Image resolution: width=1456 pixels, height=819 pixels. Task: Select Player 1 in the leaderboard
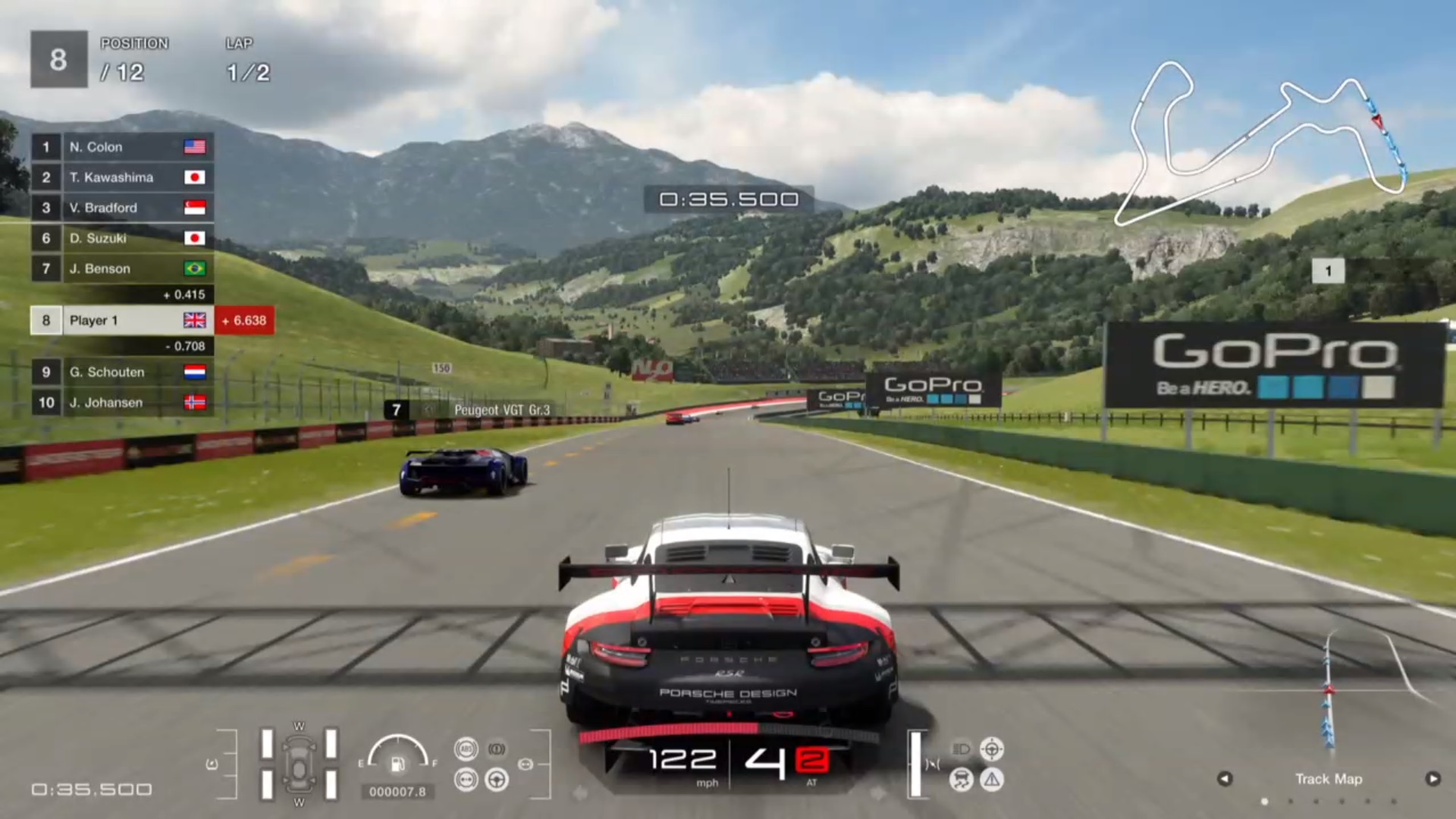114,320
